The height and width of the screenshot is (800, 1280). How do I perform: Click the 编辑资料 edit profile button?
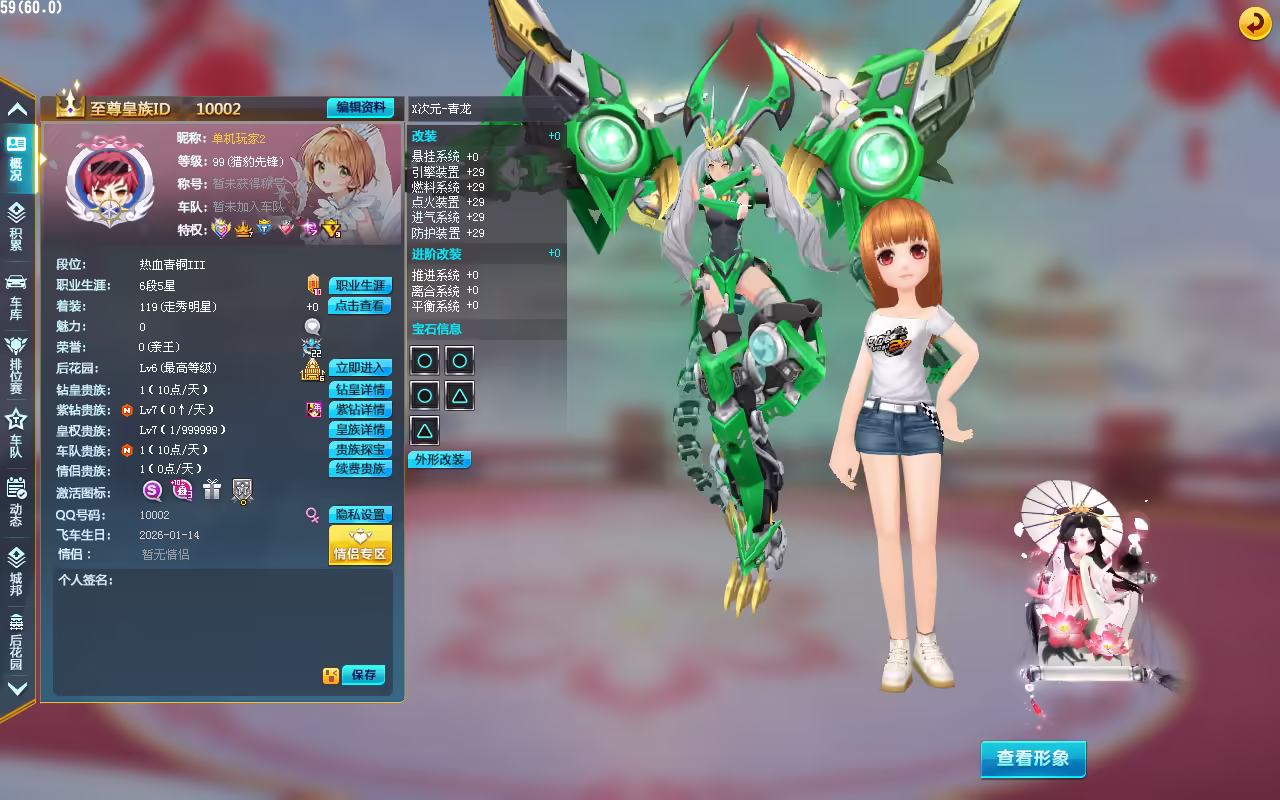click(360, 108)
